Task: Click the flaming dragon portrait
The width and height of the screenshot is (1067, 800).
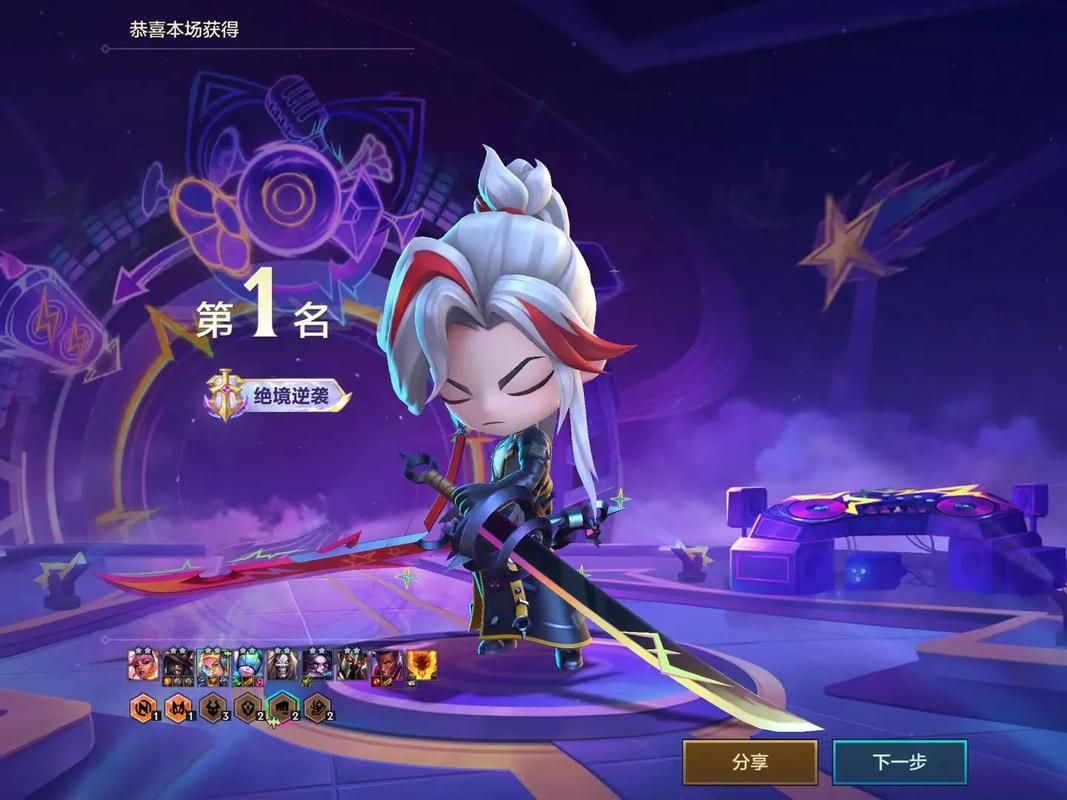Action: [x=420, y=665]
